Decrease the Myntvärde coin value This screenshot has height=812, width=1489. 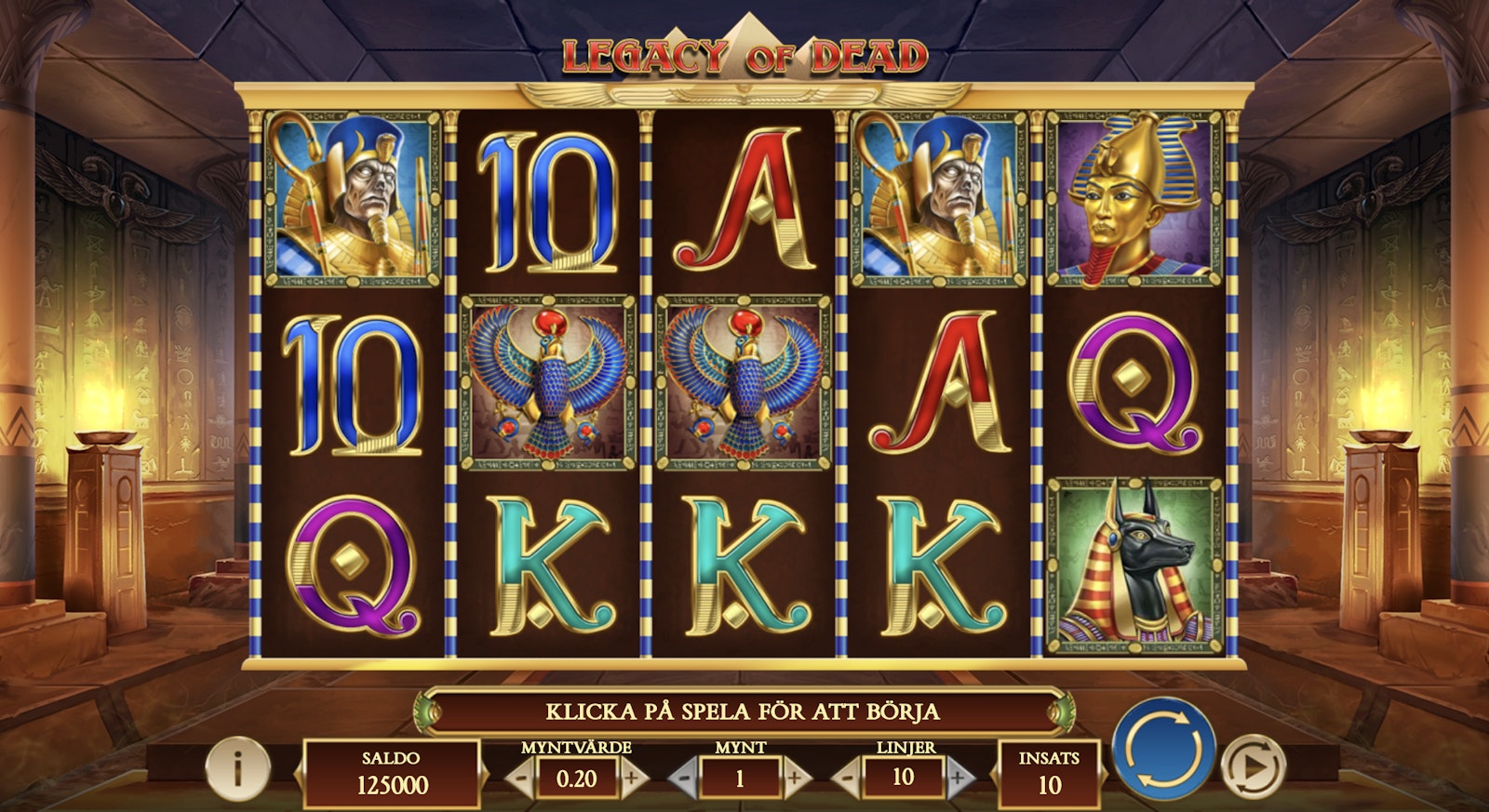523,778
